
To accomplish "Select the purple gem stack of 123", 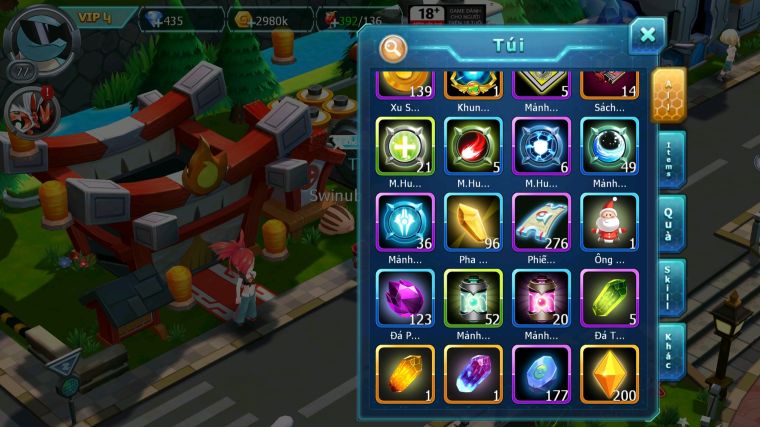I will coord(405,298).
